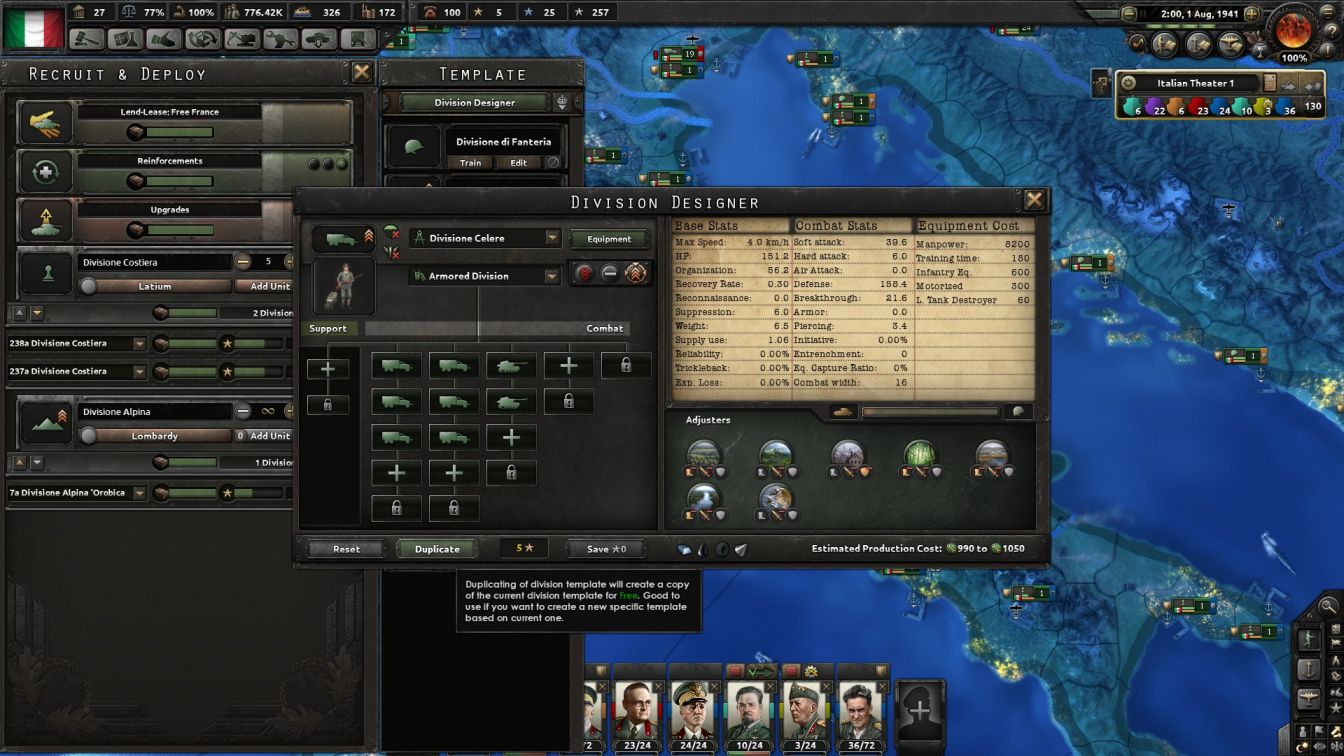1344x756 pixels.
Task: Toggle the elite division priority ribbon icon
Action: tap(637, 274)
